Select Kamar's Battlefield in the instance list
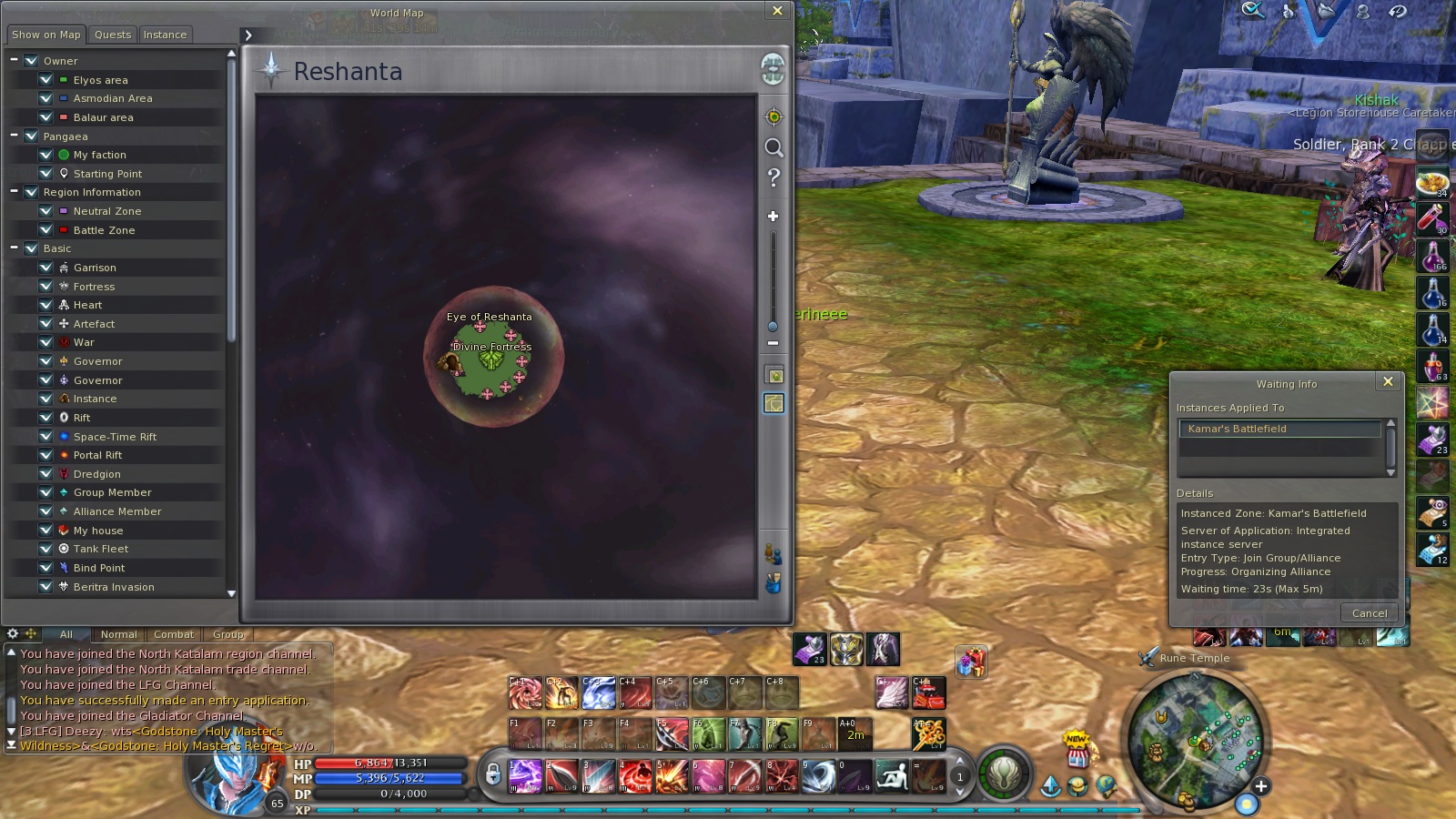Viewport: 1456px width, 819px height. point(1279,429)
